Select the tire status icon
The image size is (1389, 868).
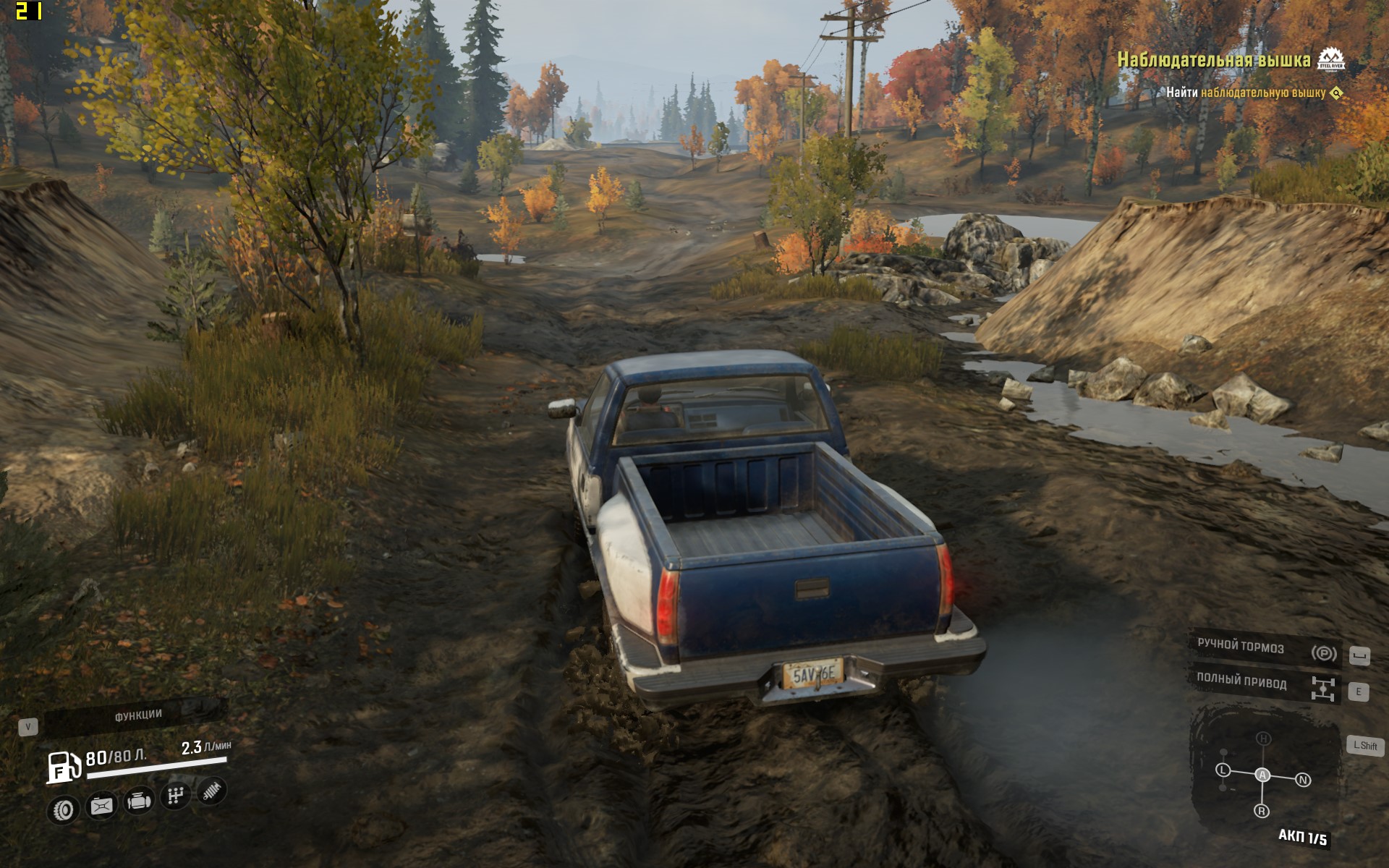click(64, 809)
